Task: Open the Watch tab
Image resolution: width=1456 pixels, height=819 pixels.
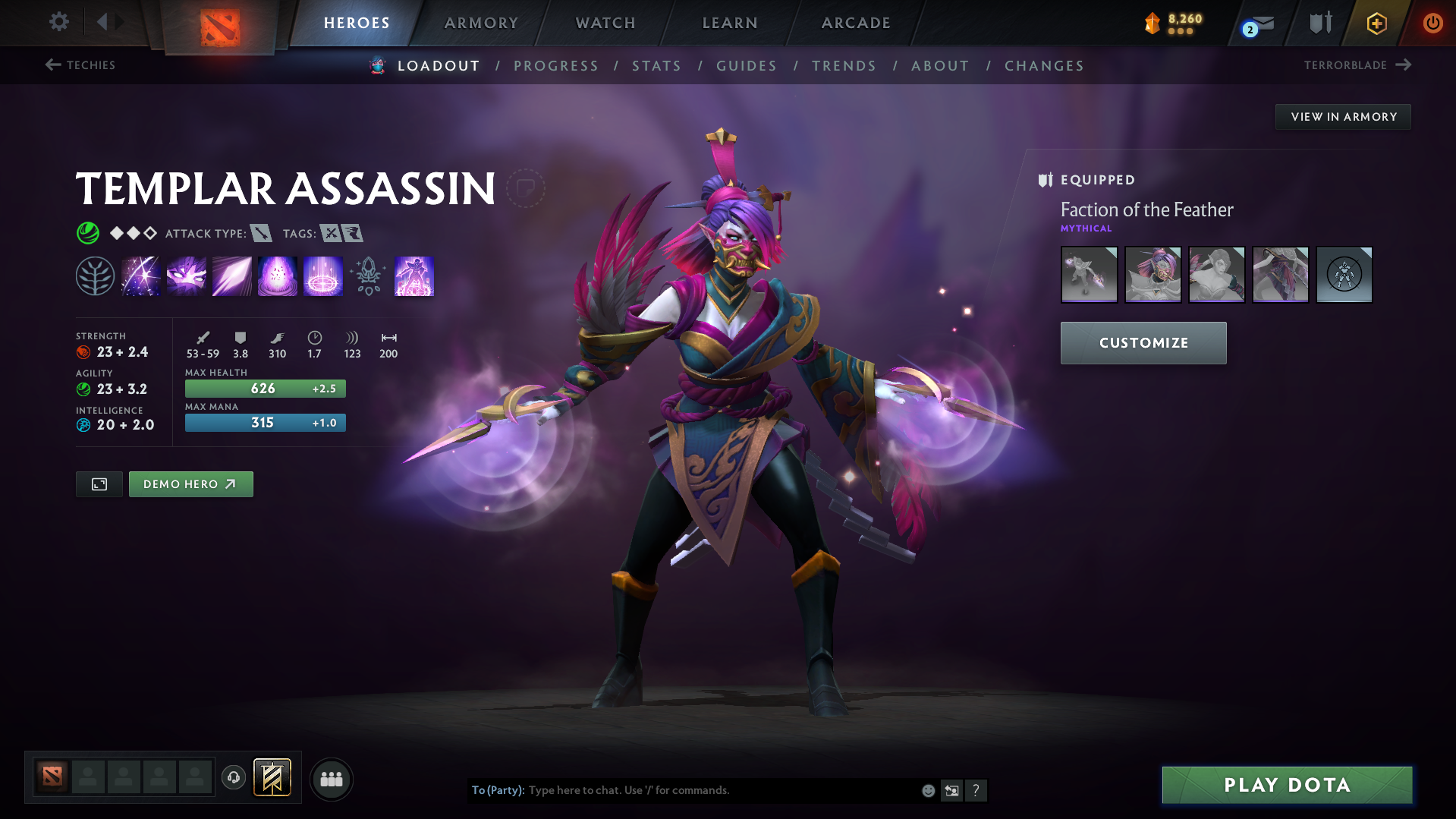Action: 605,23
